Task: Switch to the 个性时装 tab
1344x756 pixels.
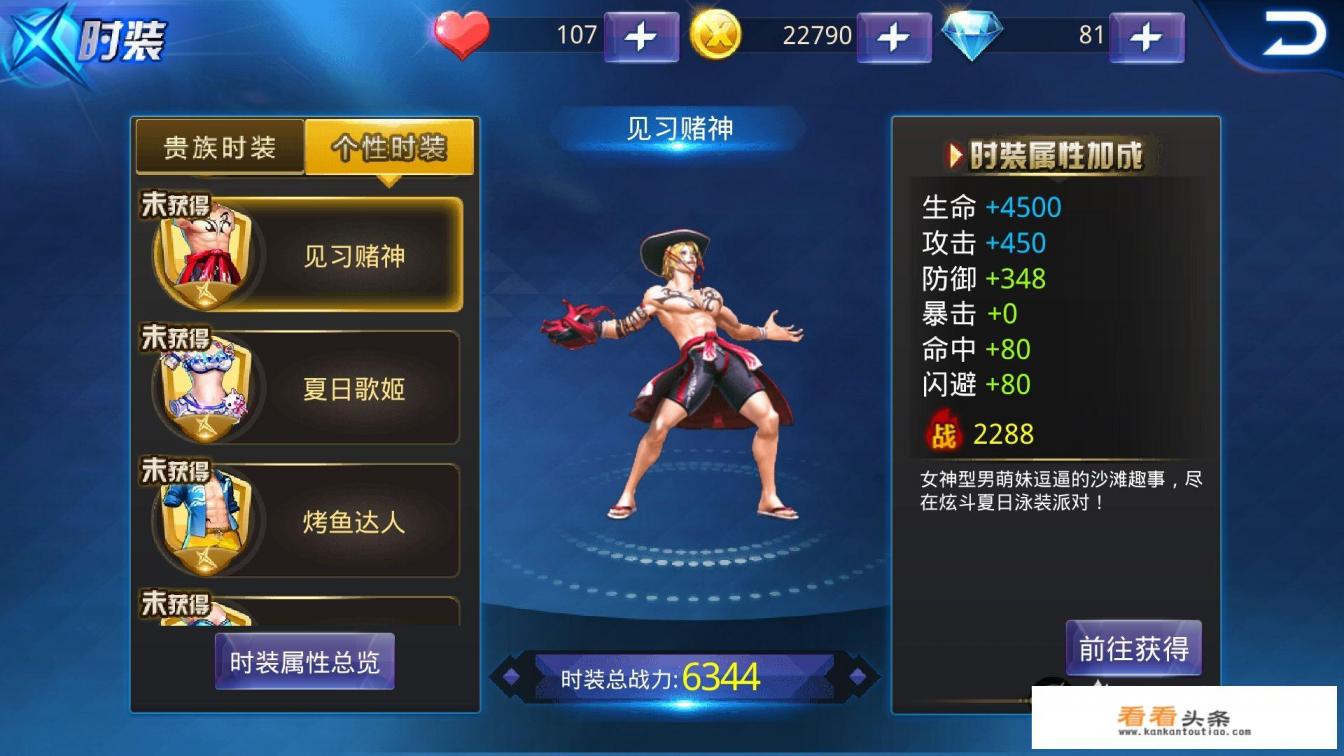Action: (x=390, y=146)
